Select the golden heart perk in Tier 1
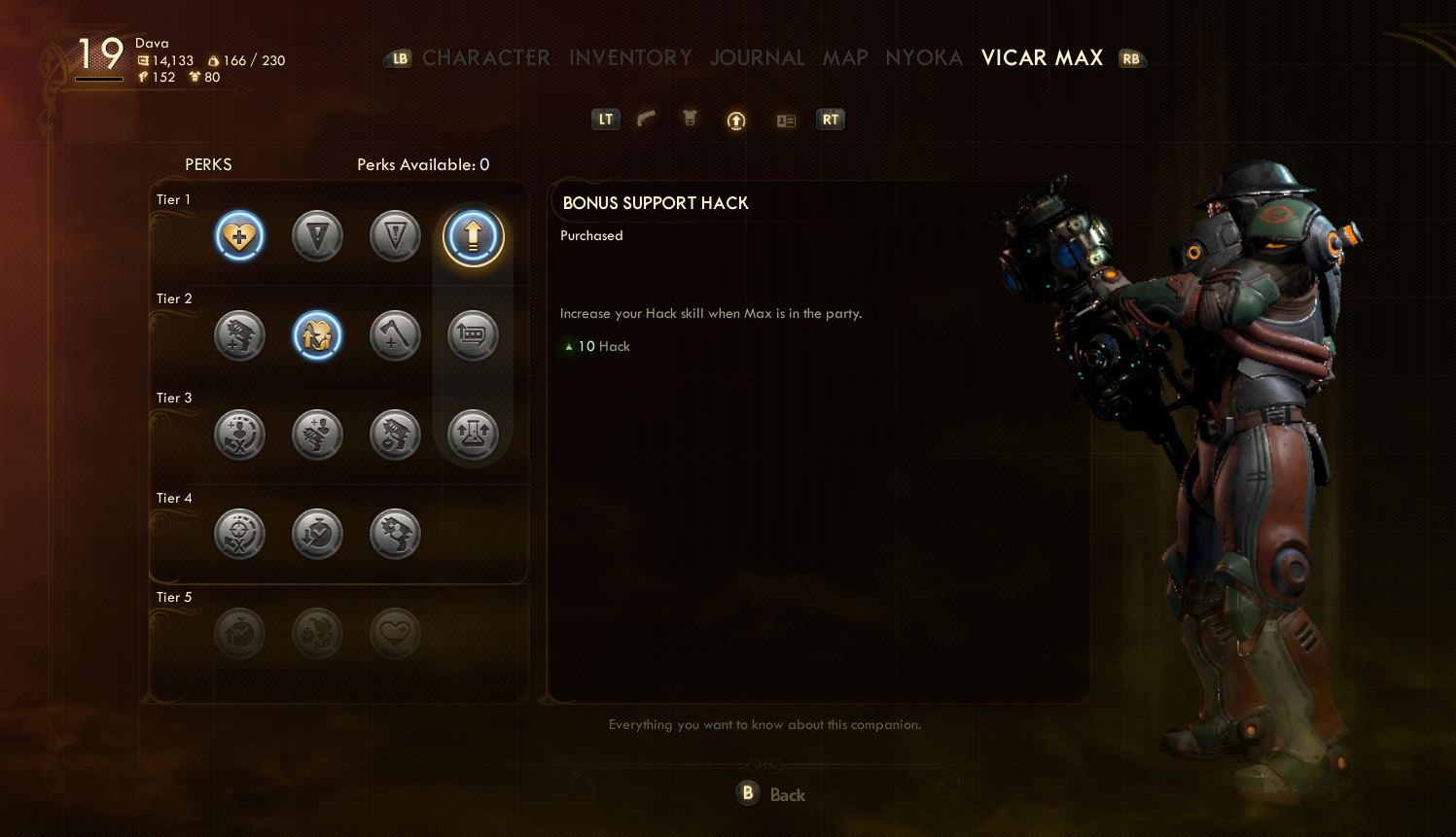This screenshot has height=837, width=1456. [x=239, y=236]
